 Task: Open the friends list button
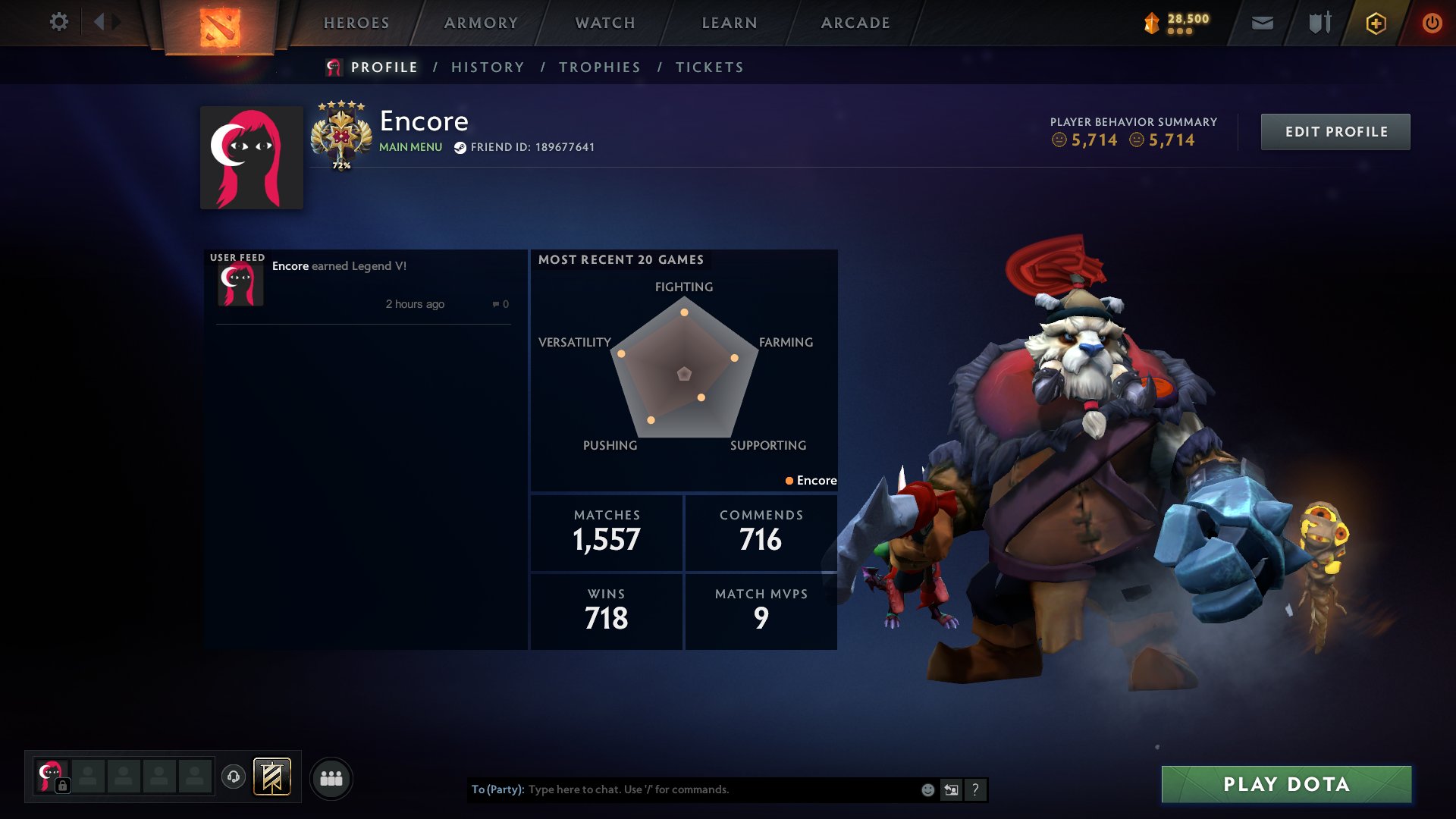[x=331, y=778]
